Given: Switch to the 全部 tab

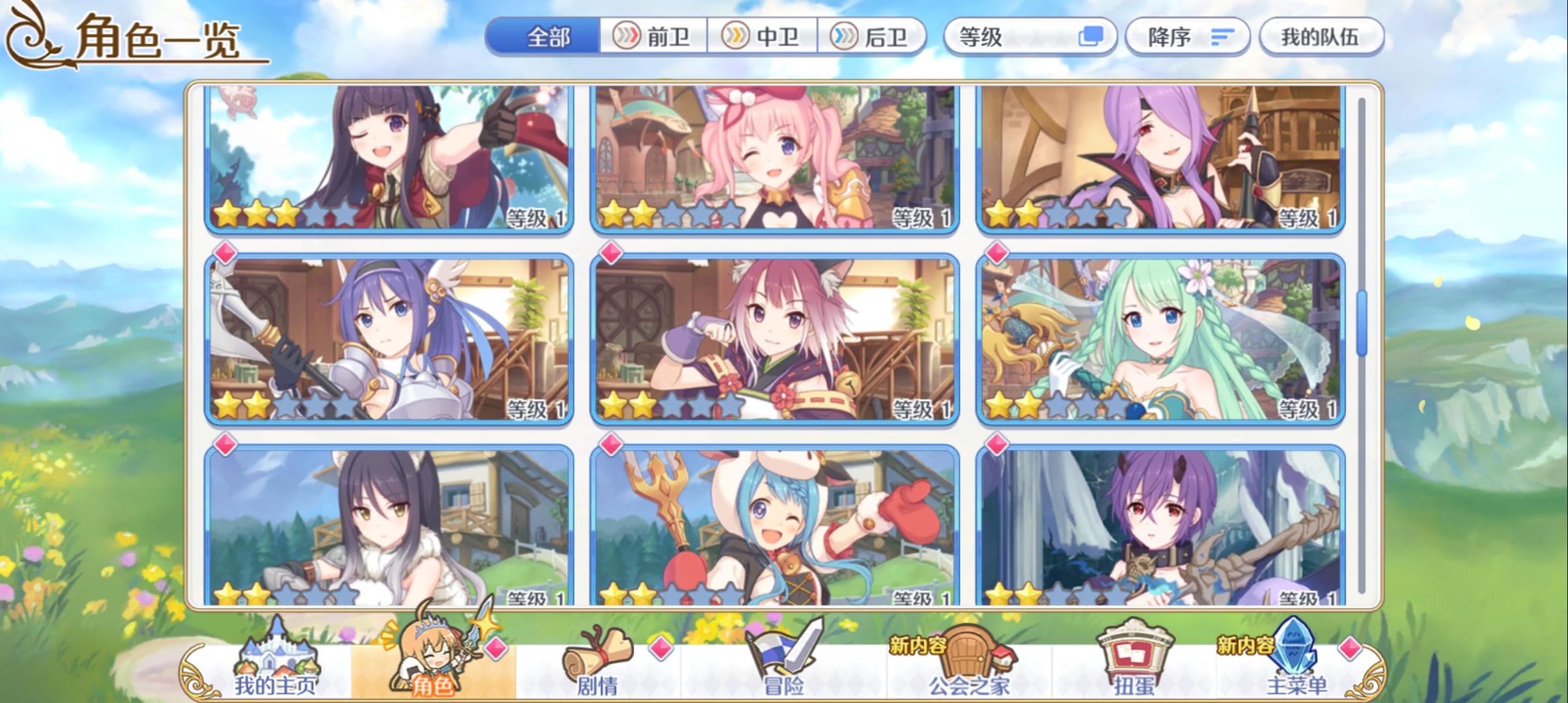Looking at the screenshot, I should pos(546,37).
